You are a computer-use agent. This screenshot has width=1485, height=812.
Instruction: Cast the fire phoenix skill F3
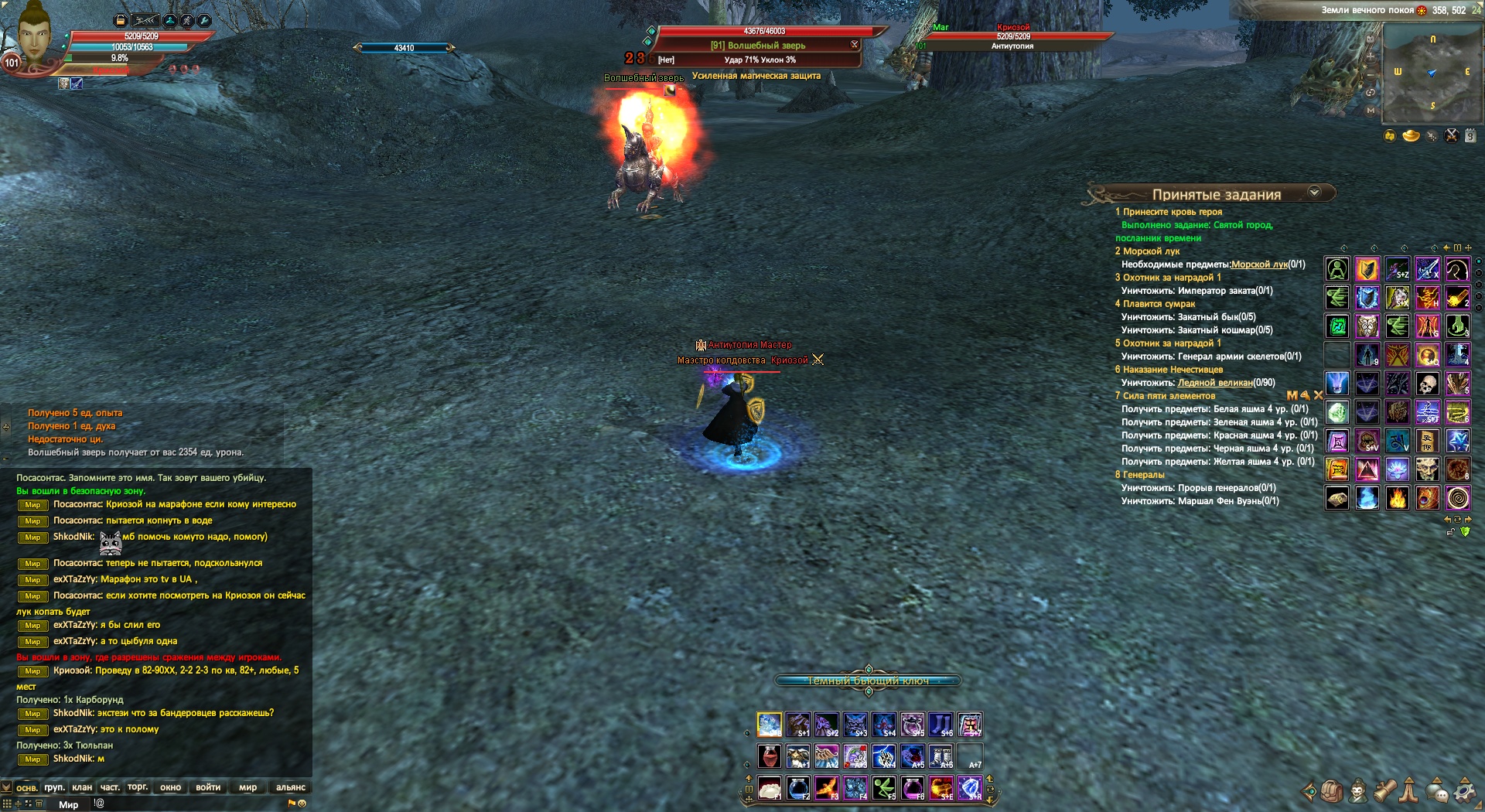pos(826,788)
